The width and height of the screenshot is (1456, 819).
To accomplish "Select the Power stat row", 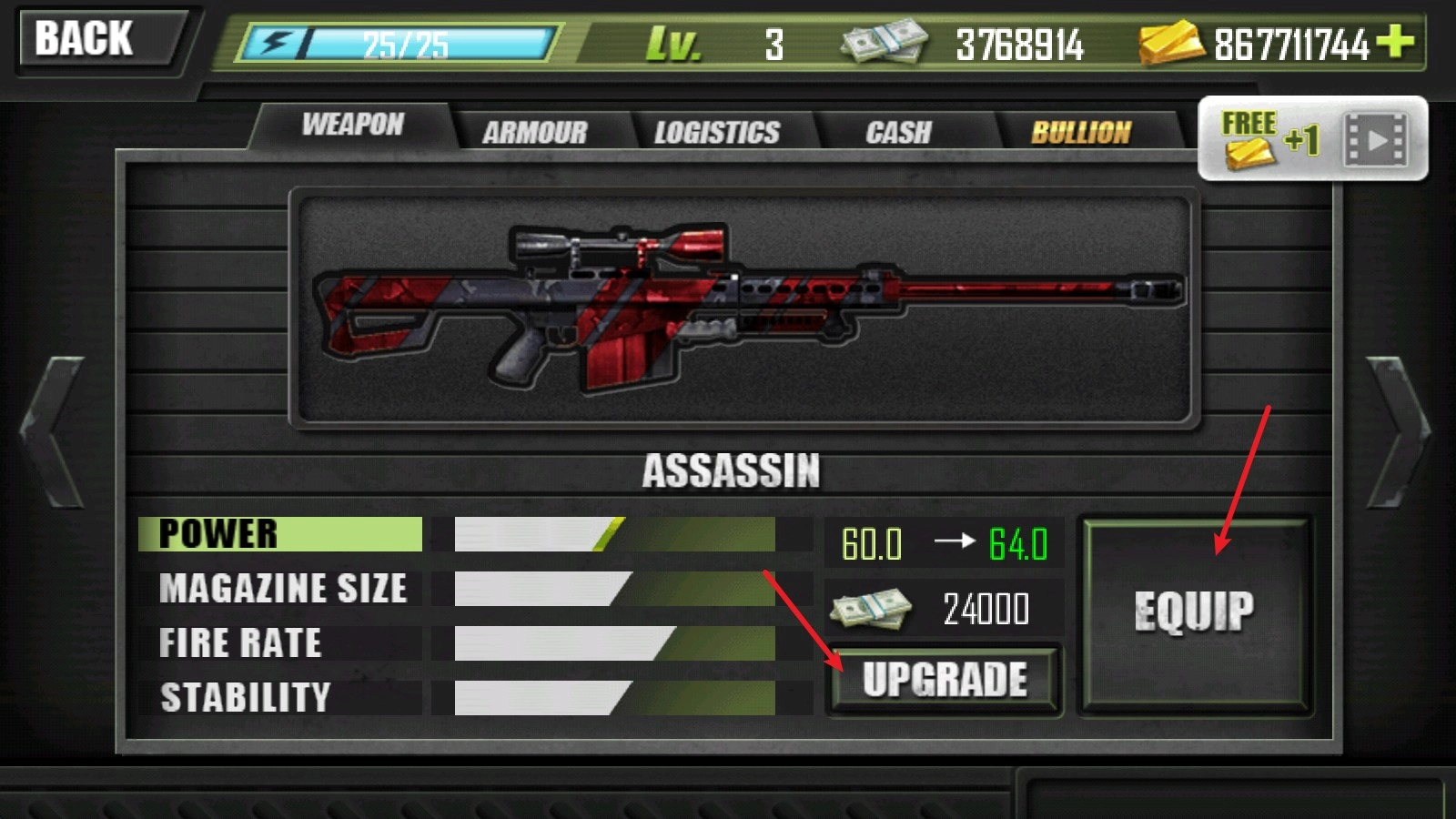I will tap(280, 534).
